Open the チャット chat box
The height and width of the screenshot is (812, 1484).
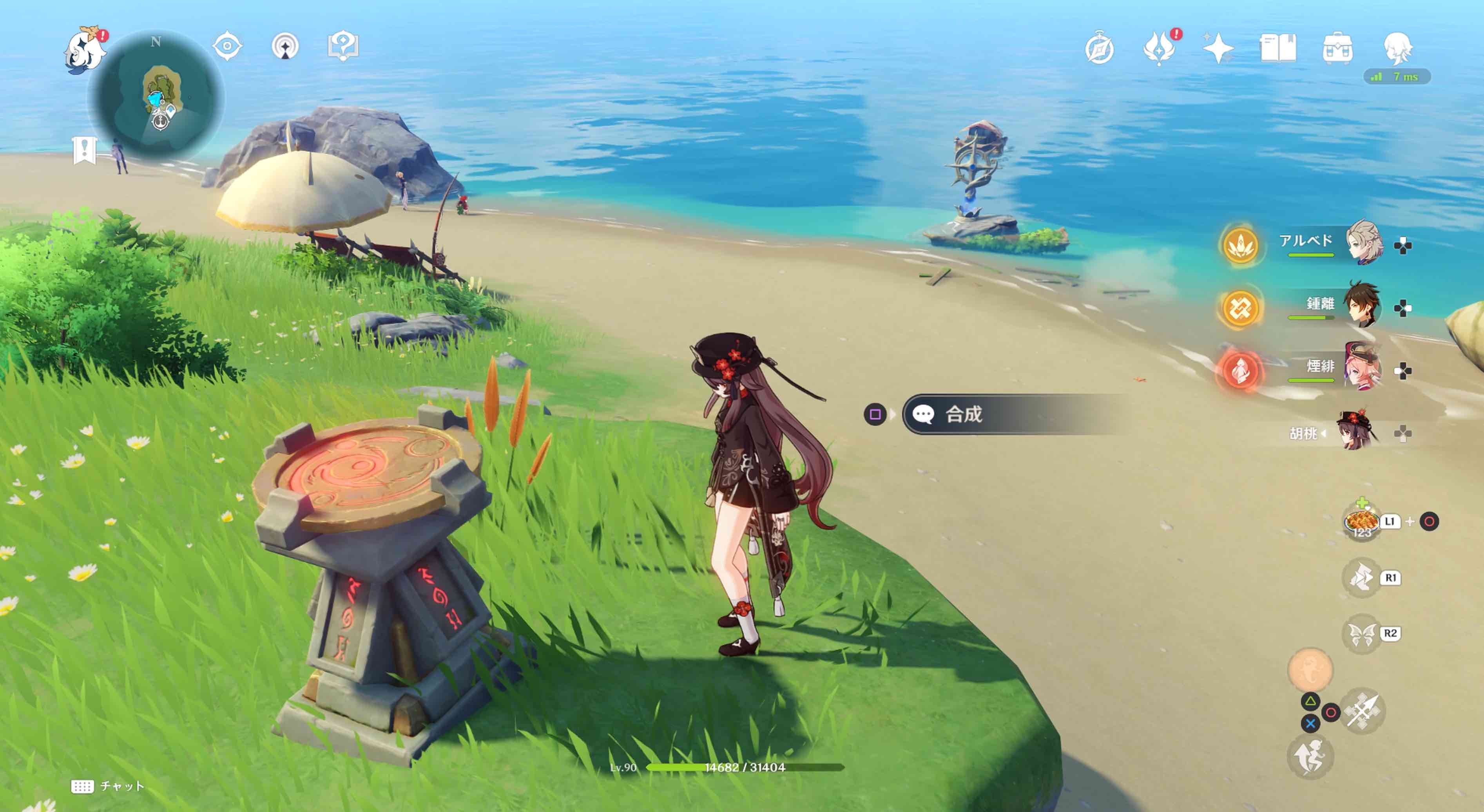[x=108, y=786]
